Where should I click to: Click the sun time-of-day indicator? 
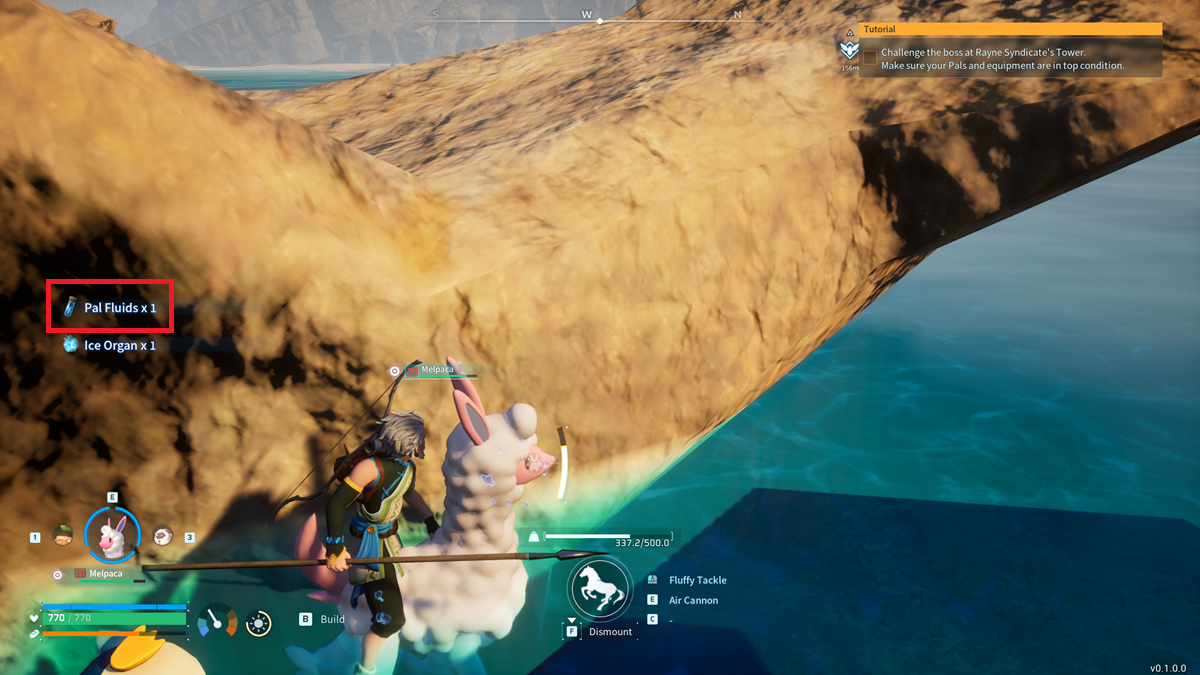(259, 624)
